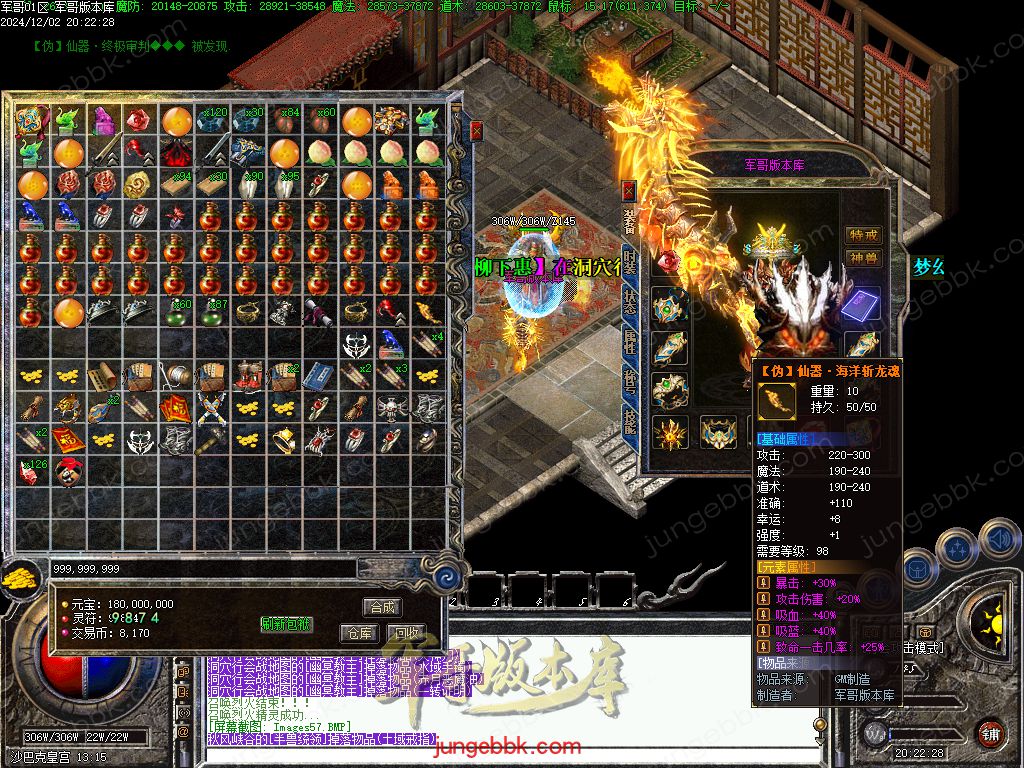Choose the 回收 recycle button
The width and height of the screenshot is (1024, 768).
click(407, 633)
